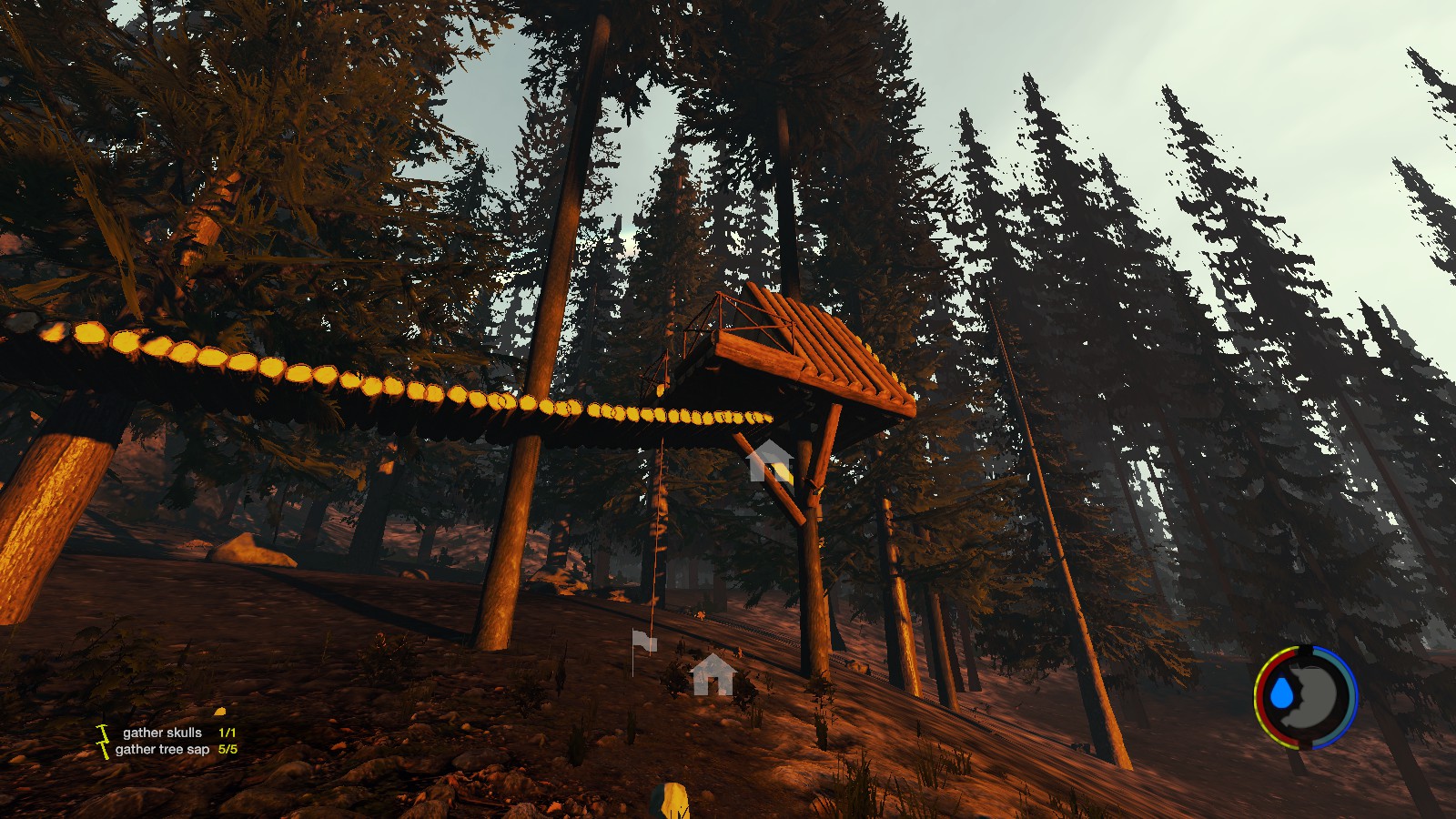Click the home marker beside the white flag
This screenshot has height=819, width=1456.
click(x=713, y=674)
